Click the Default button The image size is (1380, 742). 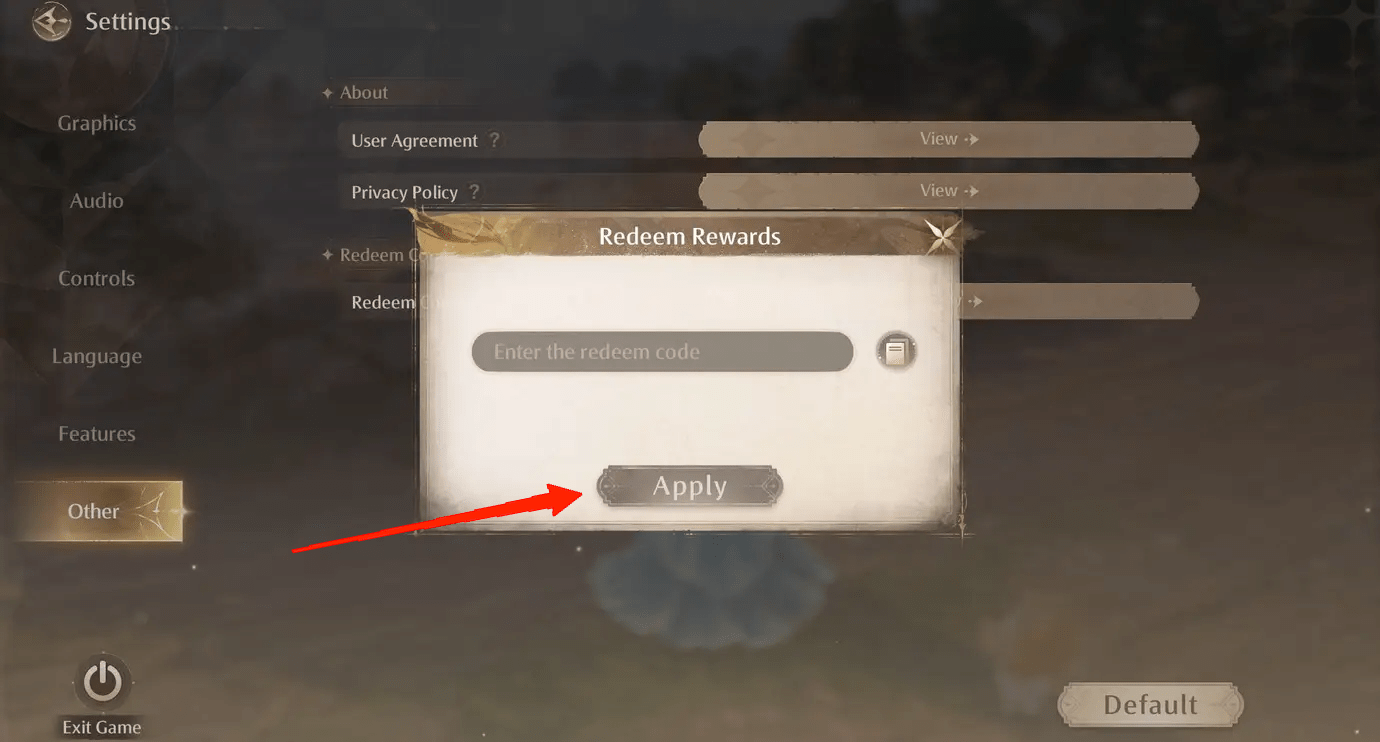point(1150,704)
